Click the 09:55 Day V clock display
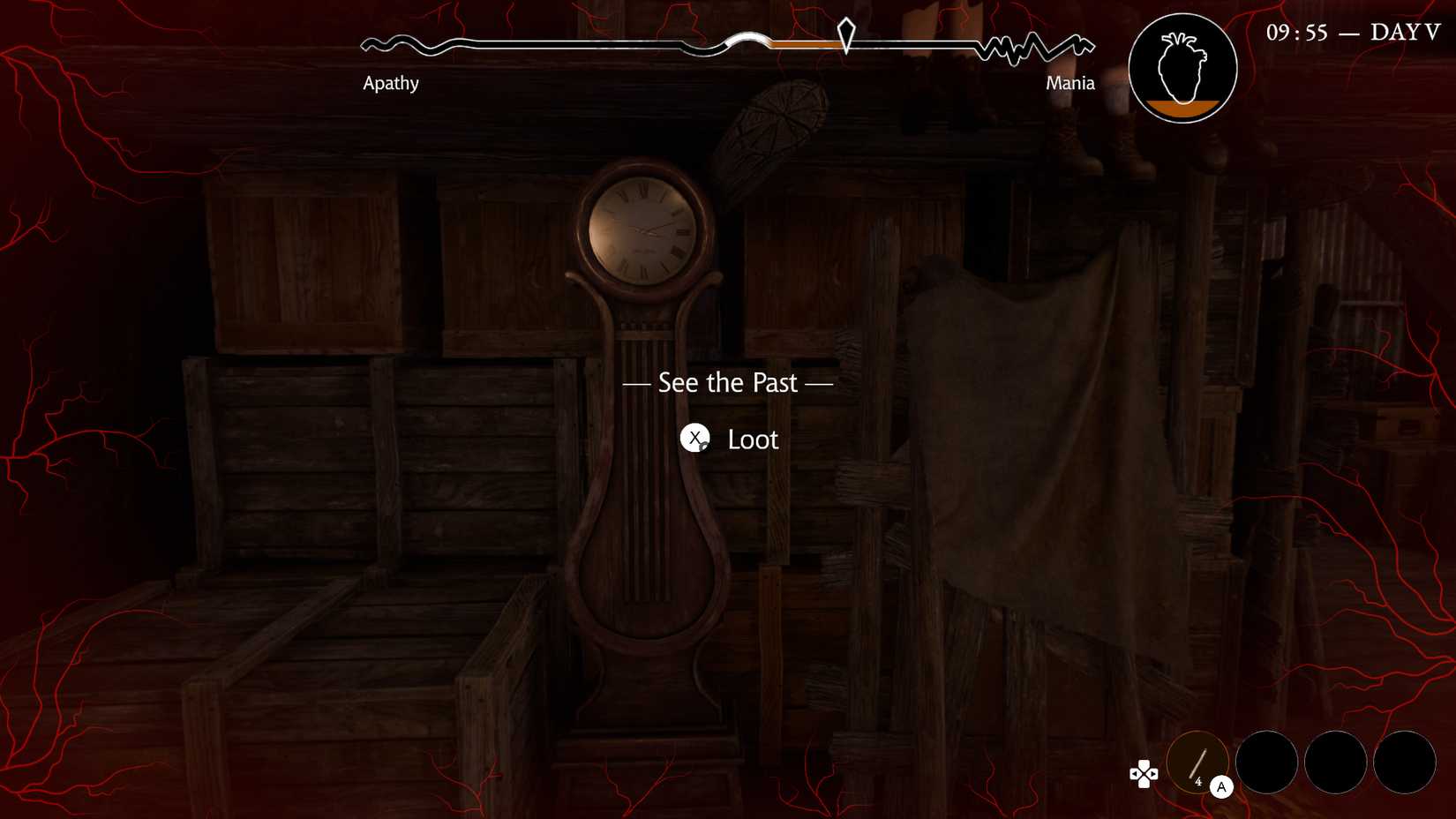Screen dimensions: 1456x819 [1350, 32]
